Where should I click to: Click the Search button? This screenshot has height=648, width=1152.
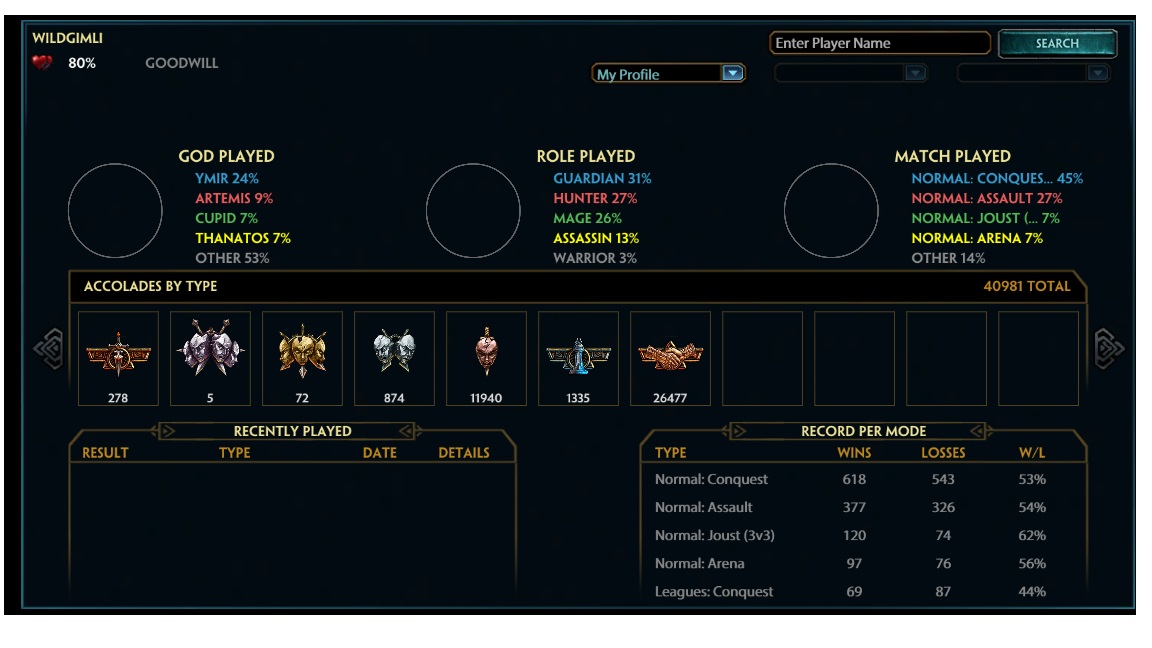tap(1057, 44)
